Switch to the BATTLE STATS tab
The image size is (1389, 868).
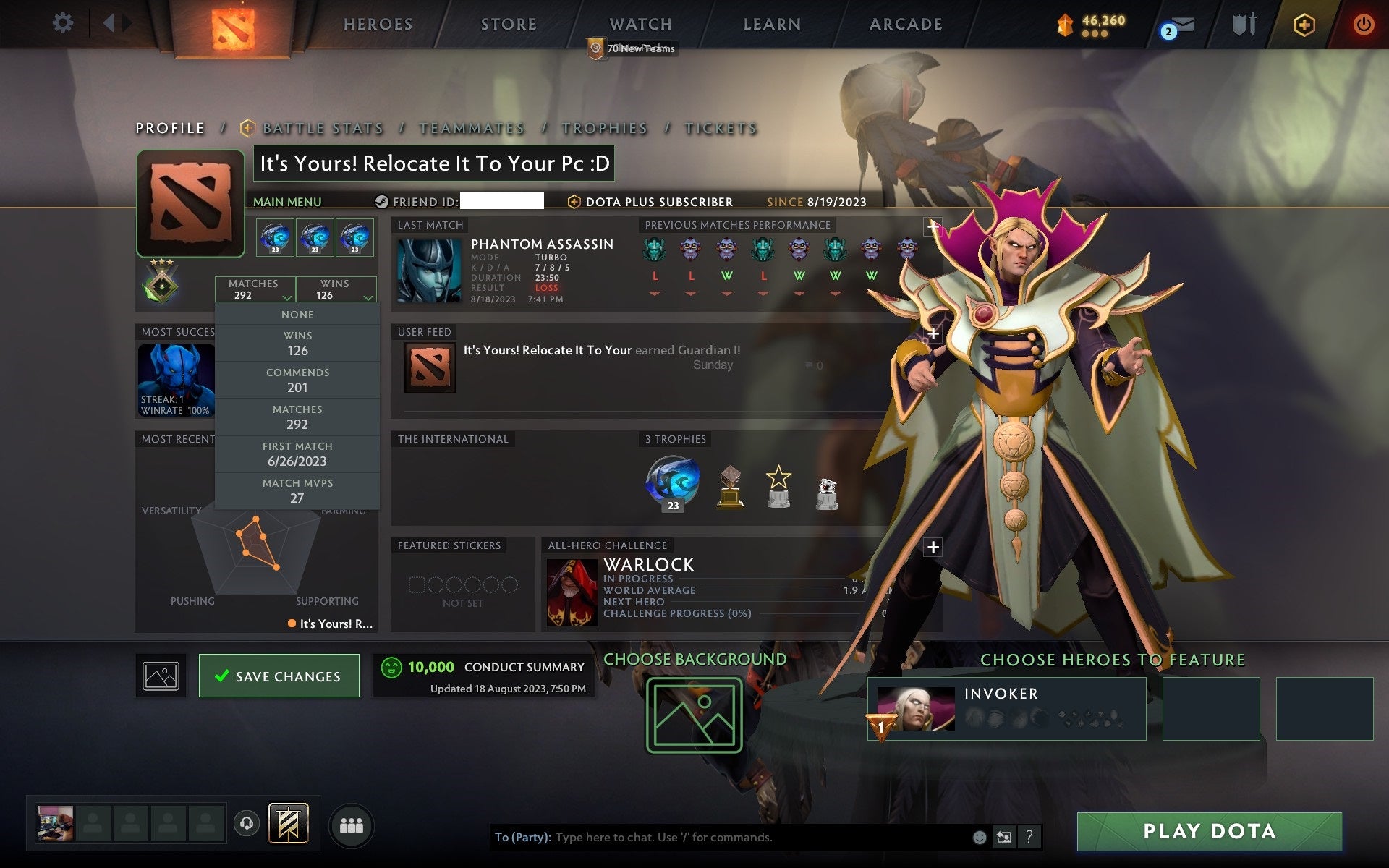pyautogui.click(x=322, y=128)
